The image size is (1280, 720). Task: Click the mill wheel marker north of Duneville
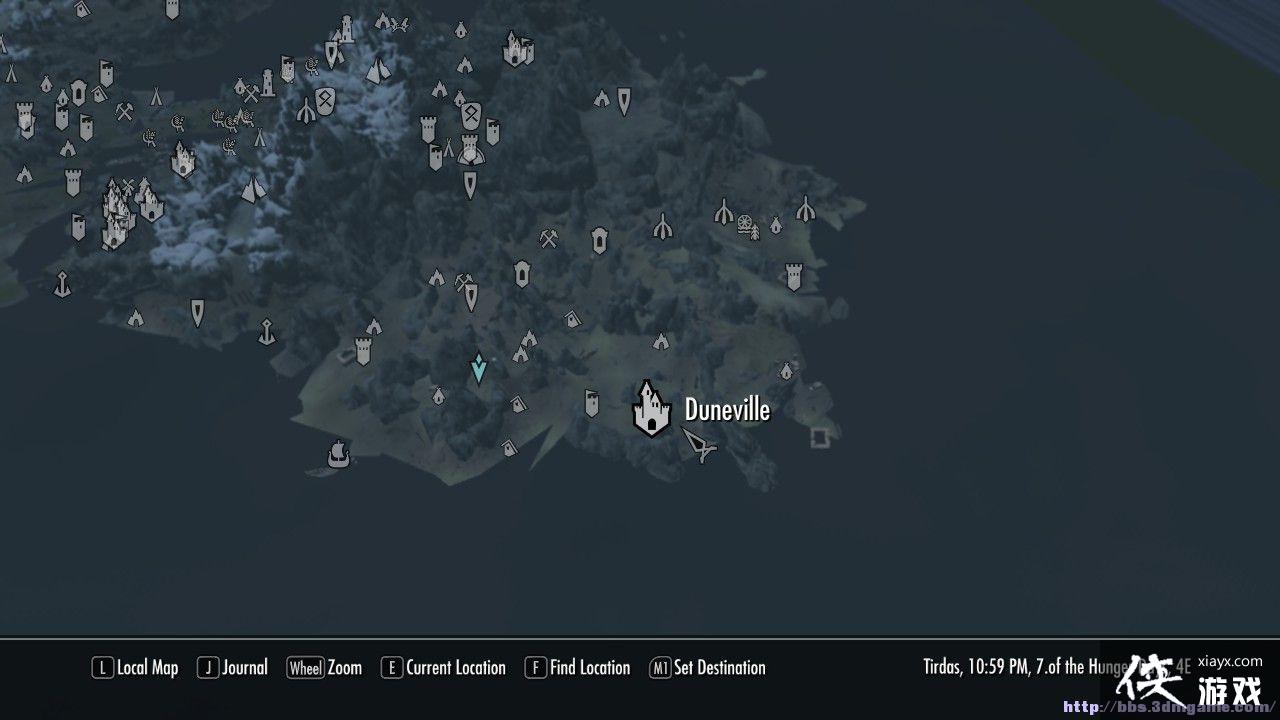click(x=744, y=223)
